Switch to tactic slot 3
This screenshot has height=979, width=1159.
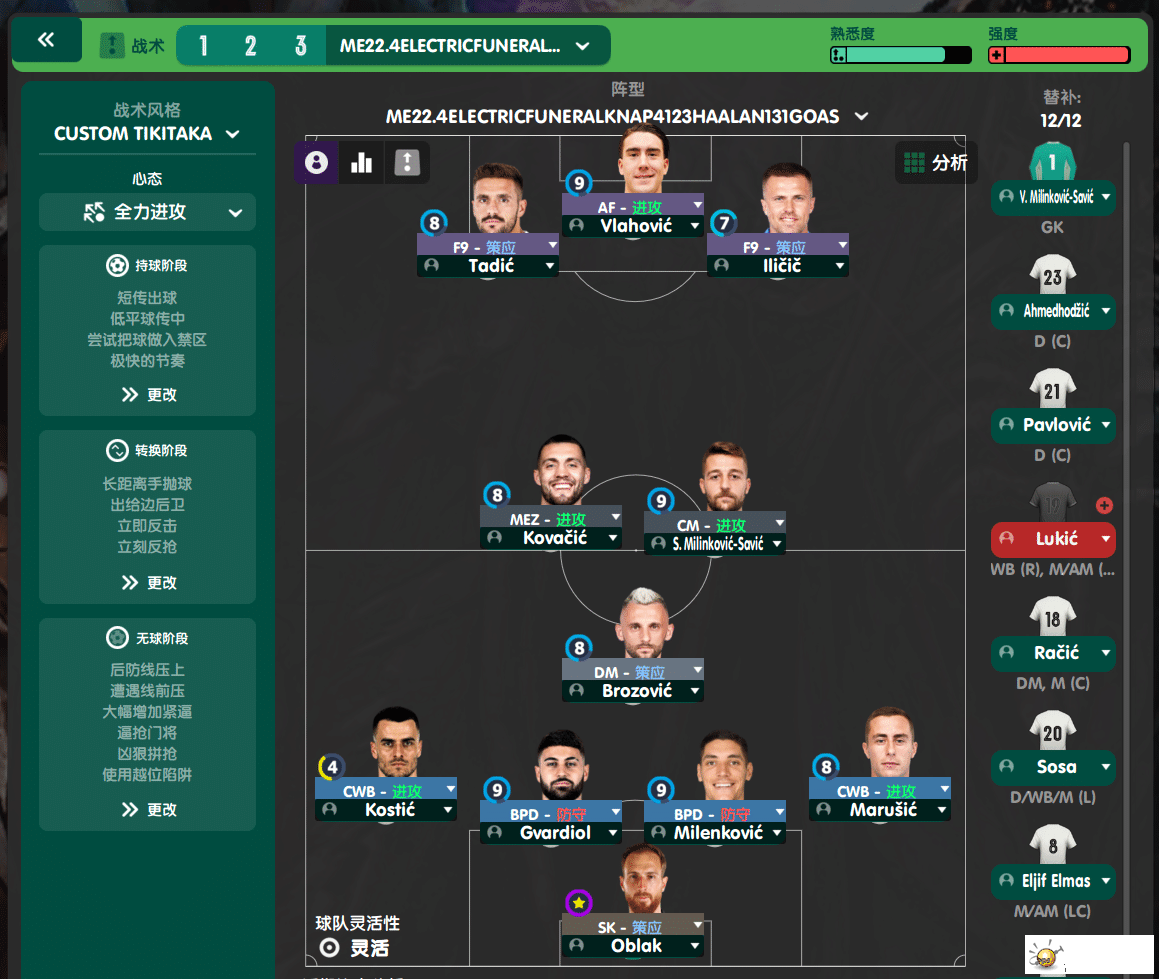(300, 46)
